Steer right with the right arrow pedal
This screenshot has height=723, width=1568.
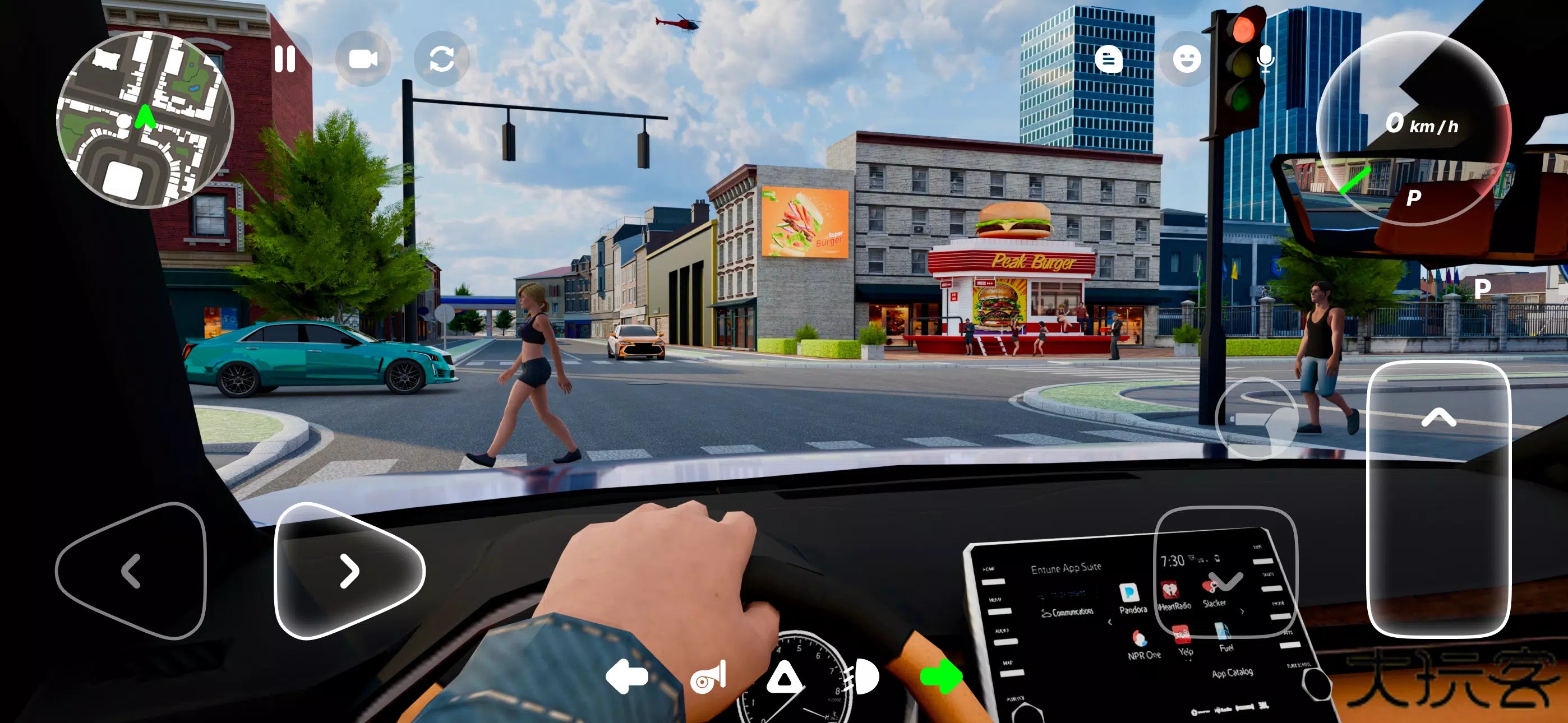coord(348,571)
